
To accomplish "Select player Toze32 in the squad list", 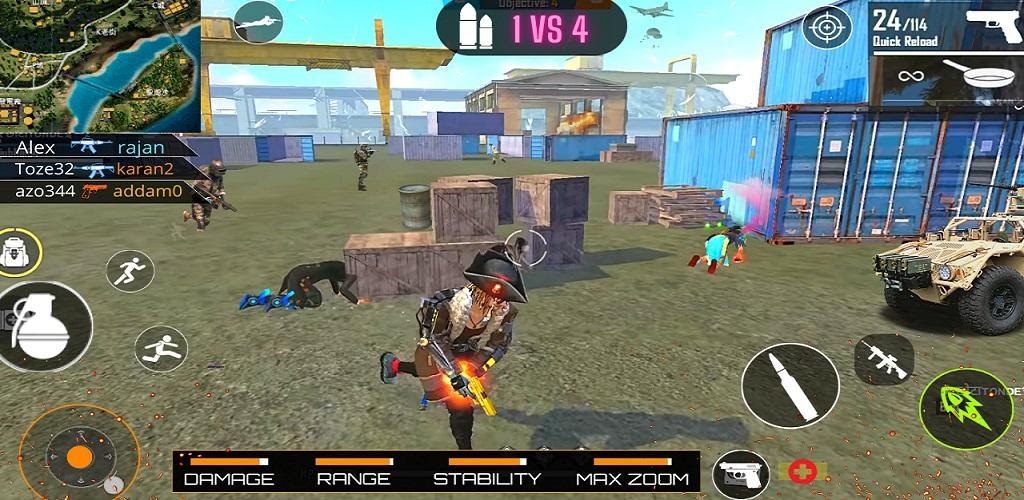I will click(44, 168).
